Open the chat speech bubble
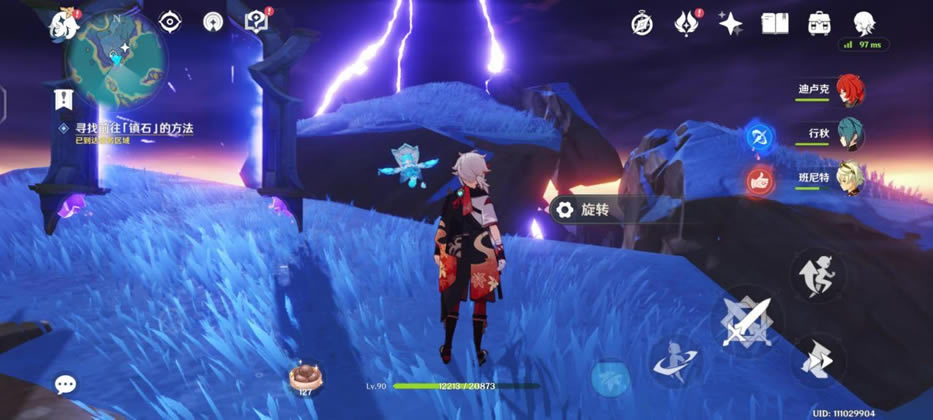Viewport: 933px width, 420px height. 66,384
